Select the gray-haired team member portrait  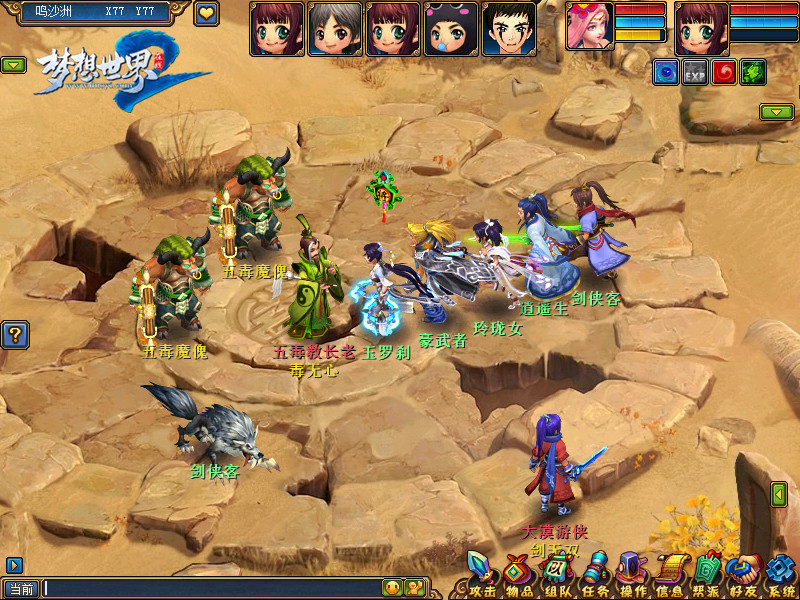pos(335,27)
